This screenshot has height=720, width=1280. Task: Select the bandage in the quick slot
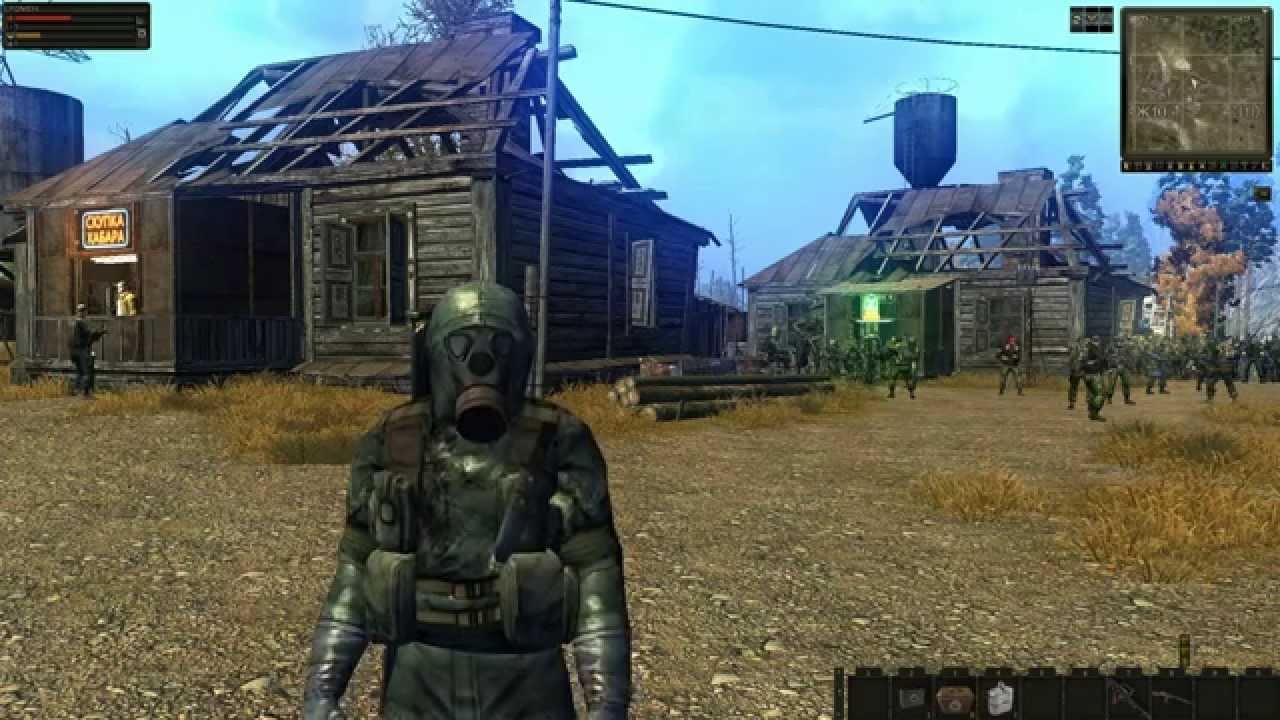pos(910,695)
